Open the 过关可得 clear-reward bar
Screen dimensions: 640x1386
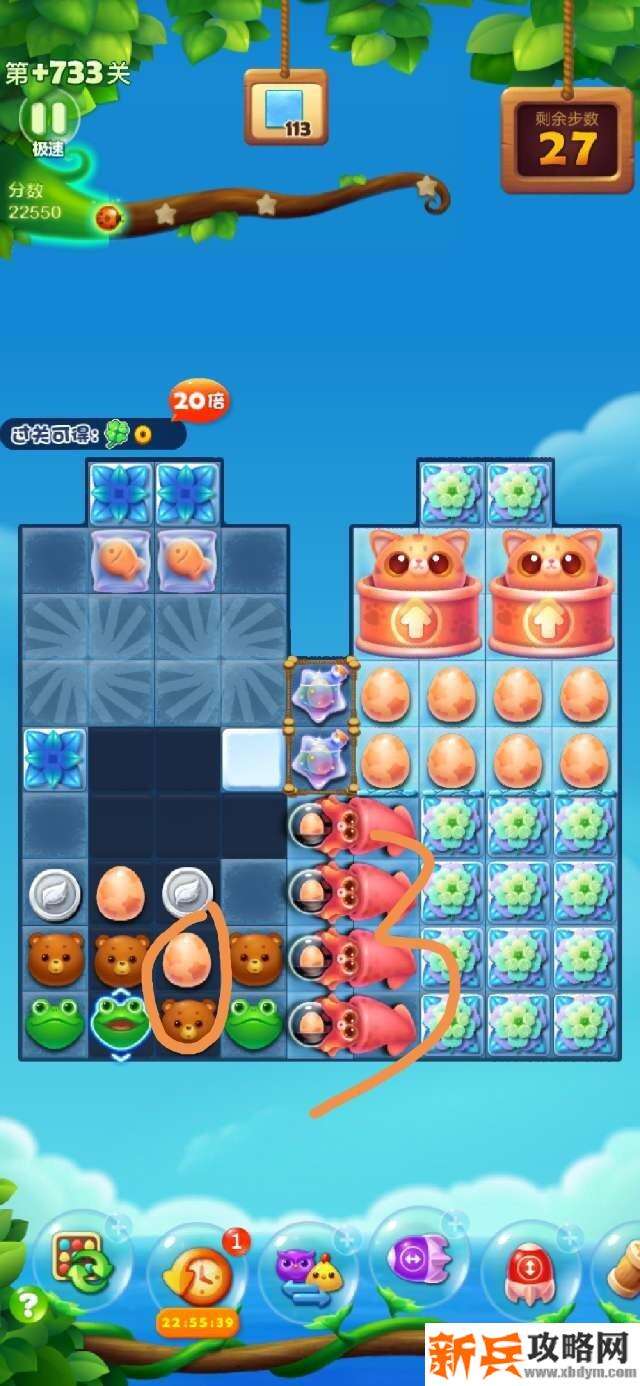click(x=92, y=434)
